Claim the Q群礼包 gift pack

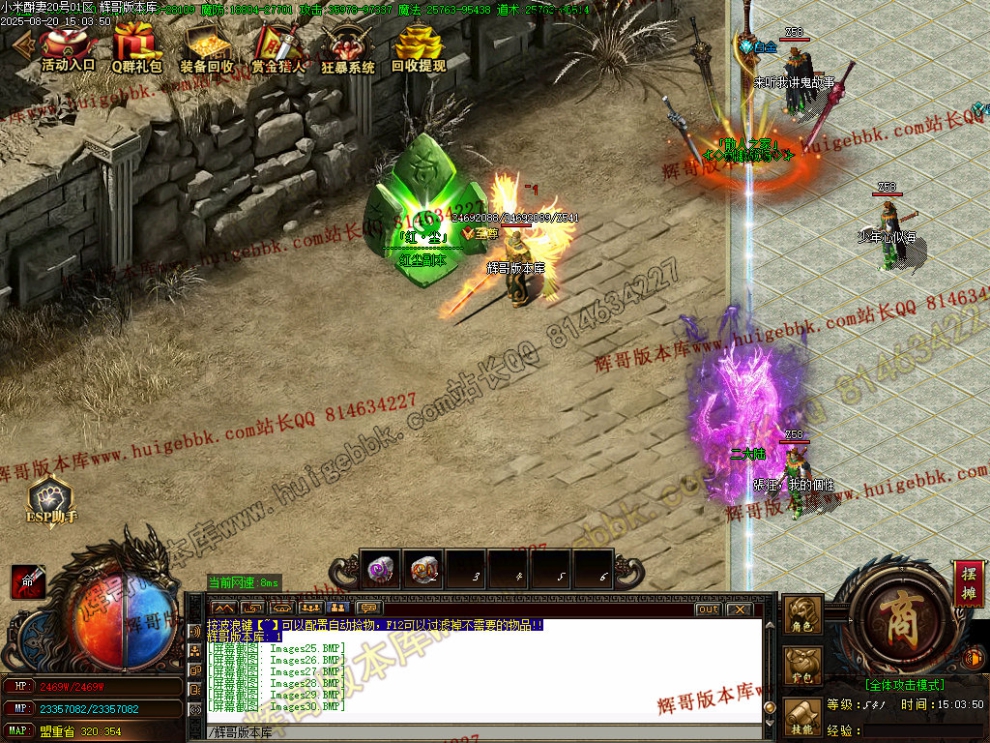(136, 49)
